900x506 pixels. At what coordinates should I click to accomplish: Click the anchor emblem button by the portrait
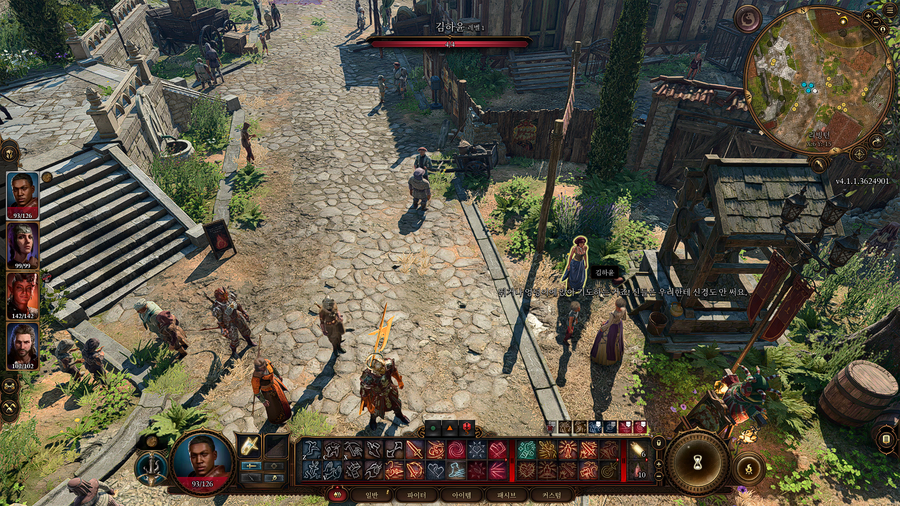(151, 467)
